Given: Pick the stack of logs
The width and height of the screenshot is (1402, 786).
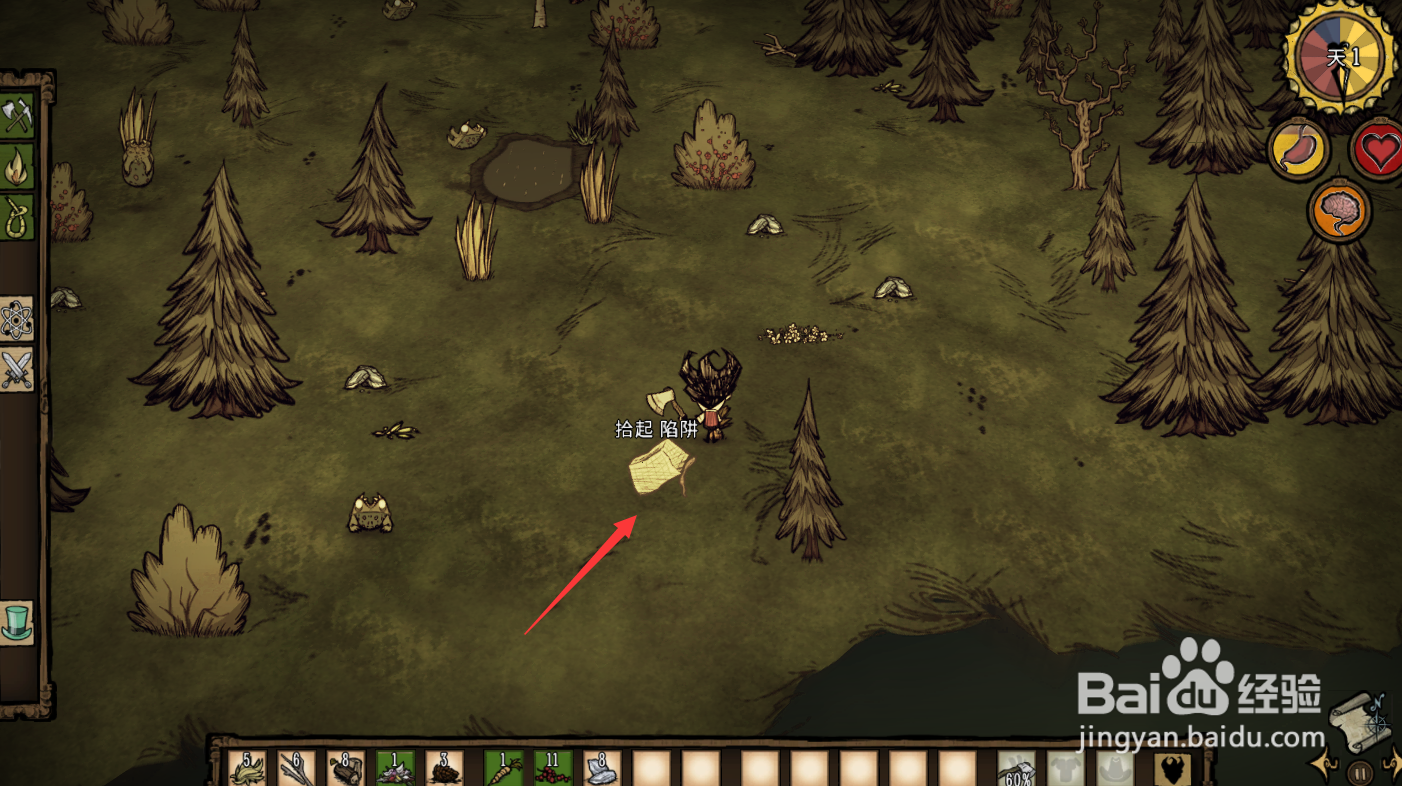Looking at the screenshot, I should click(346, 768).
